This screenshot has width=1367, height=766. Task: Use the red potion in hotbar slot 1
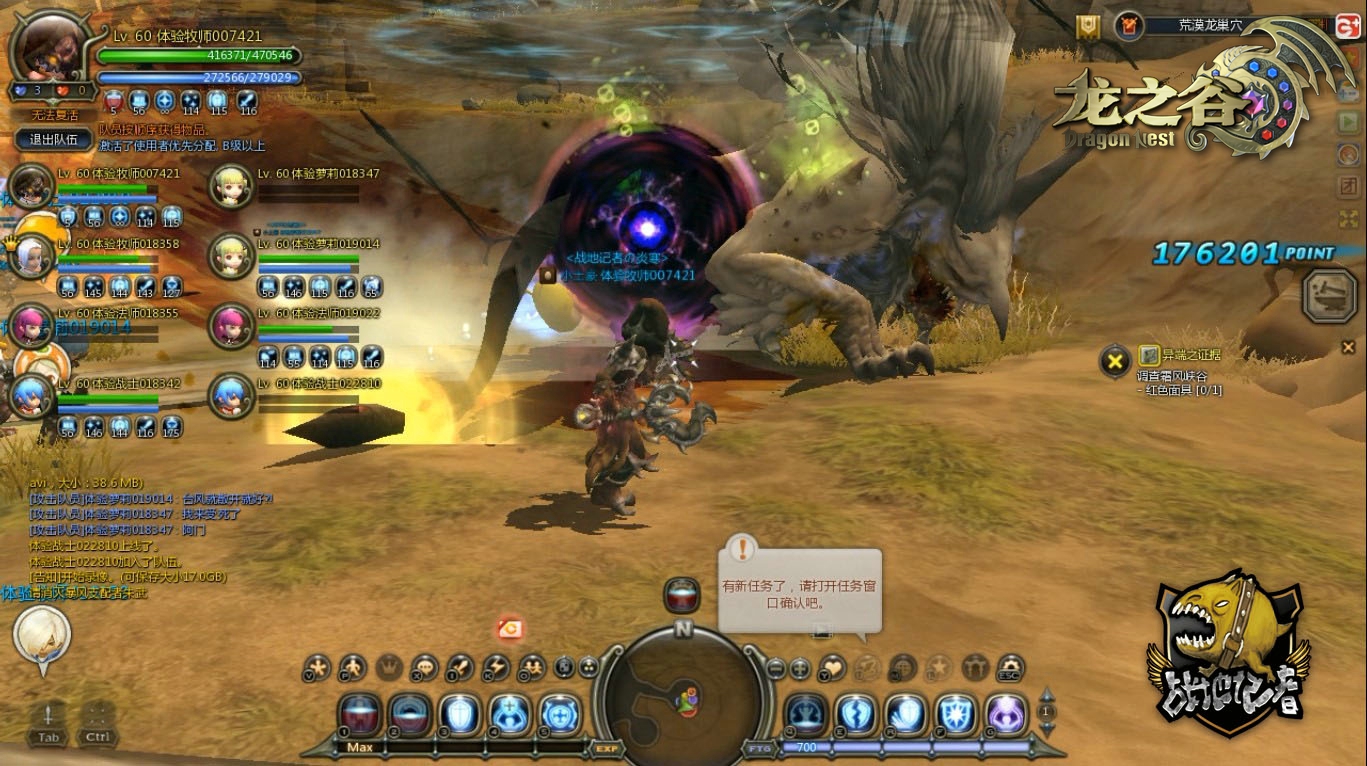(360, 714)
